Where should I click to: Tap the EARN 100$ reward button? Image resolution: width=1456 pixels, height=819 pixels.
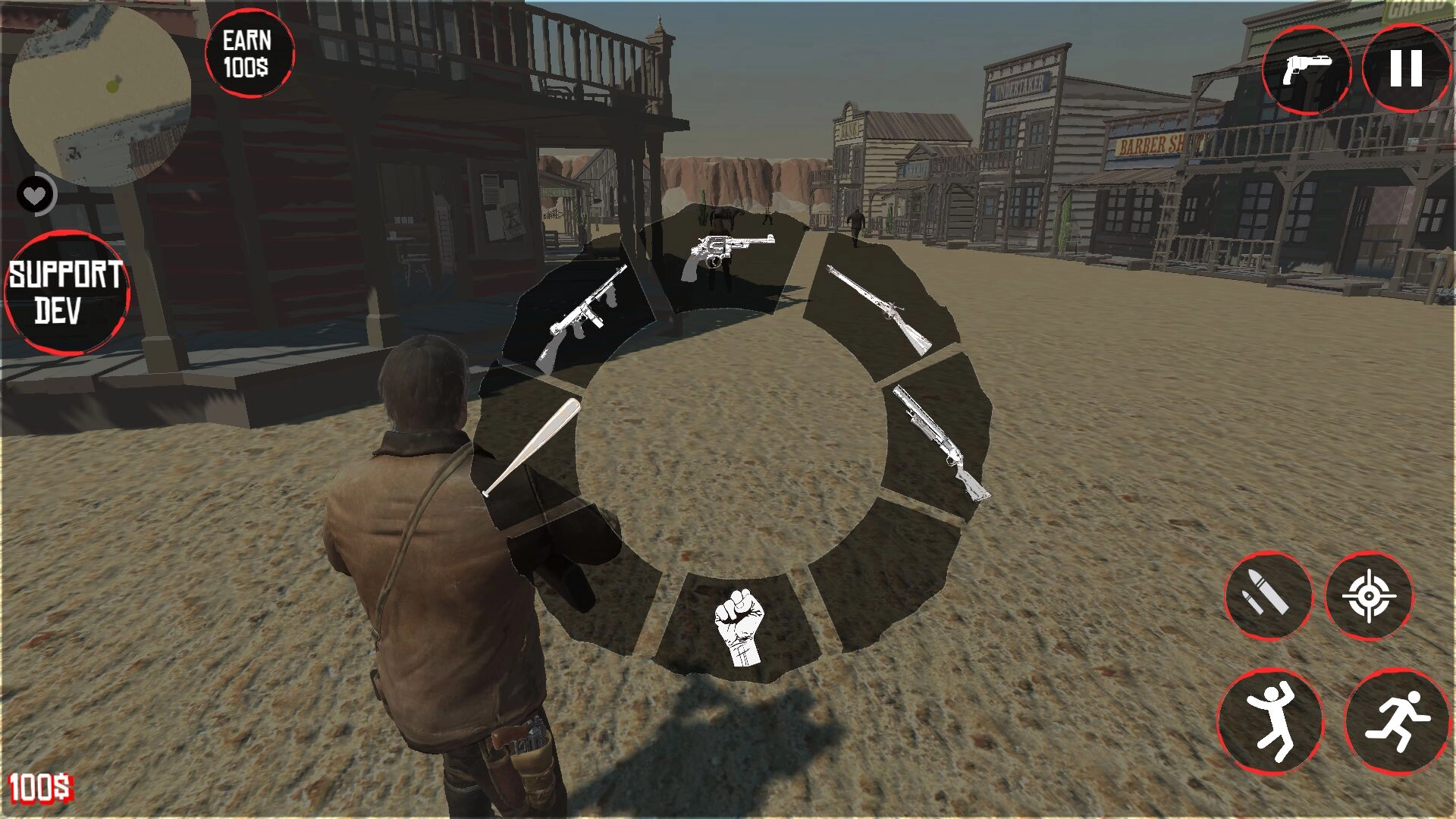coord(250,52)
